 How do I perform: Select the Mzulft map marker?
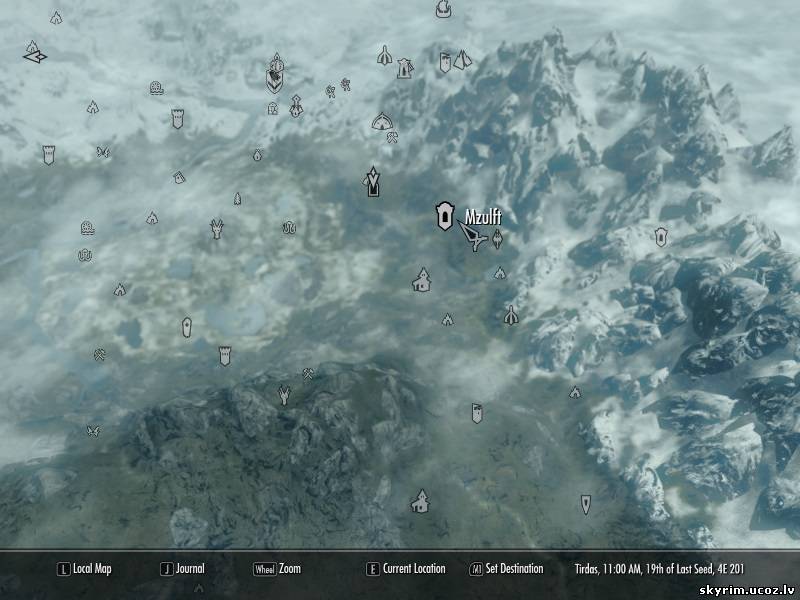point(441,216)
